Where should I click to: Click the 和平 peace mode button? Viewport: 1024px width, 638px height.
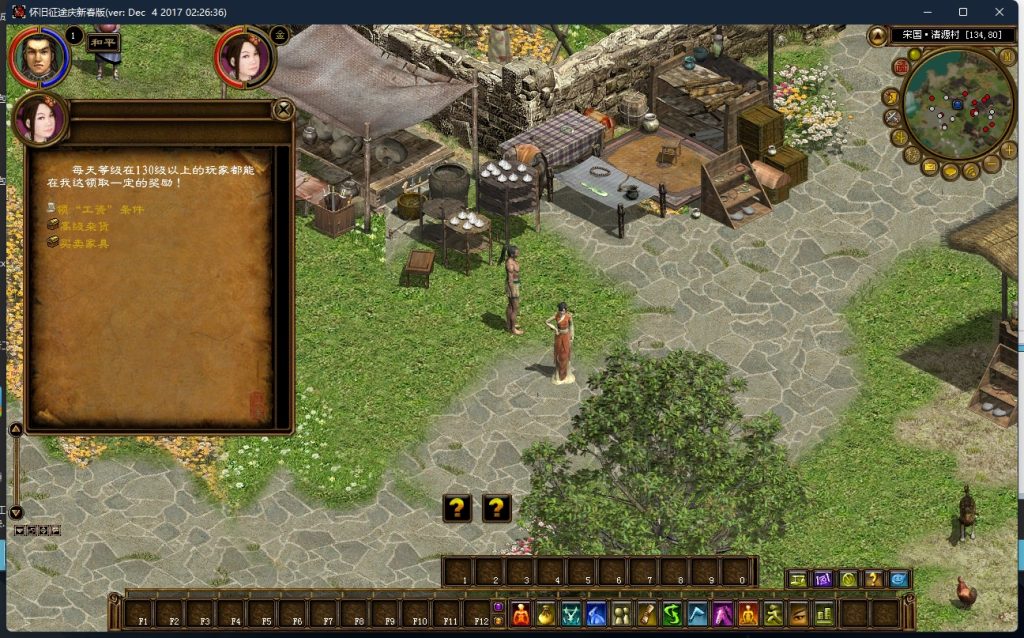pos(104,42)
